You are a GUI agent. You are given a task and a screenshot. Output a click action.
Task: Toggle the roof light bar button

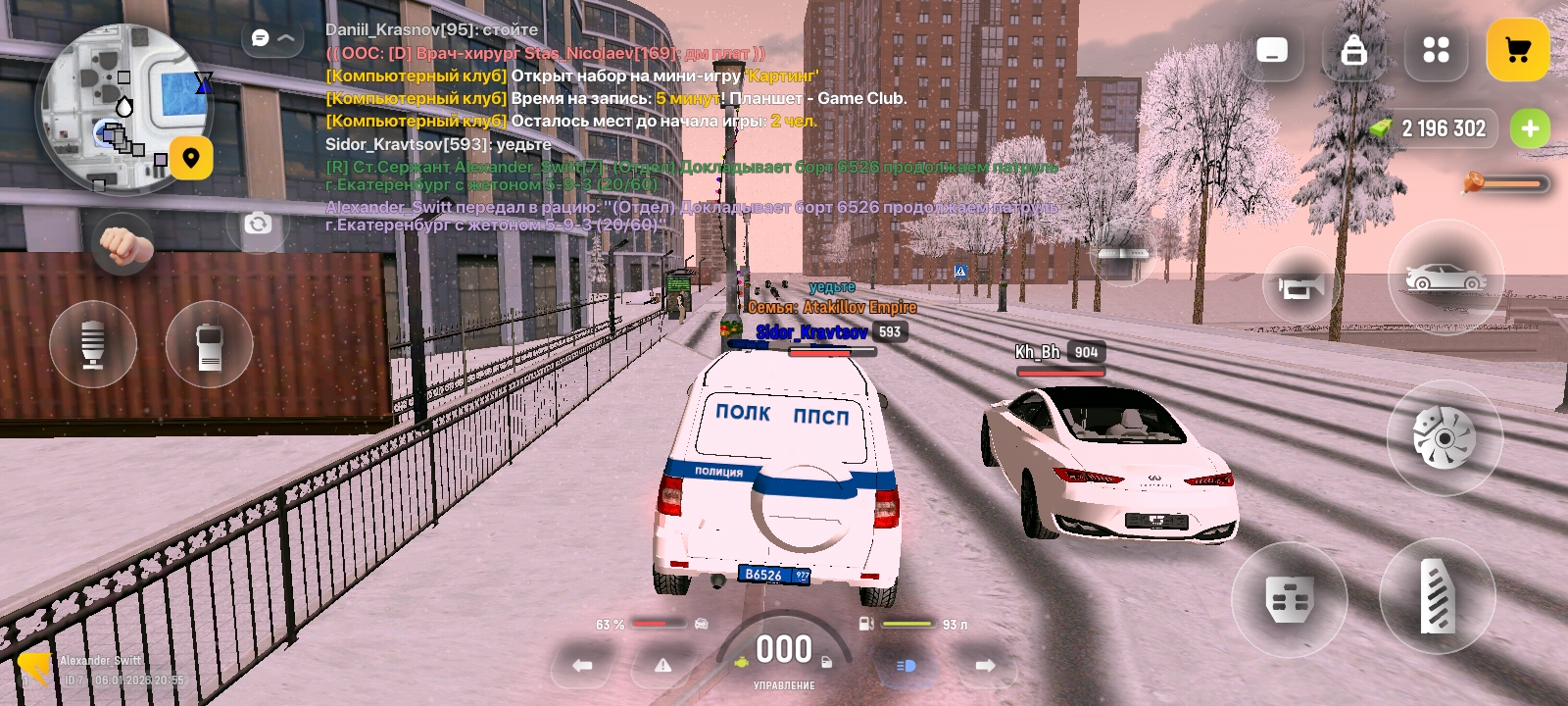pos(1123,253)
